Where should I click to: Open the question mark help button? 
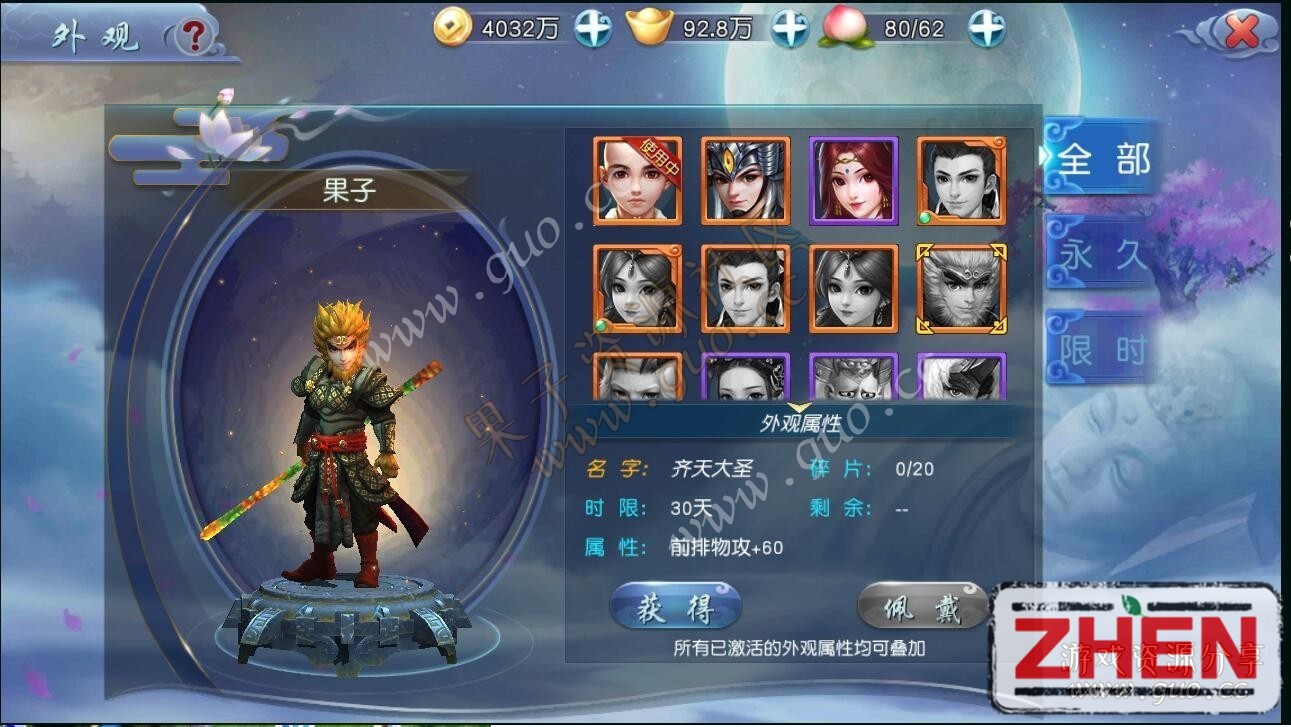pos(194,37)
